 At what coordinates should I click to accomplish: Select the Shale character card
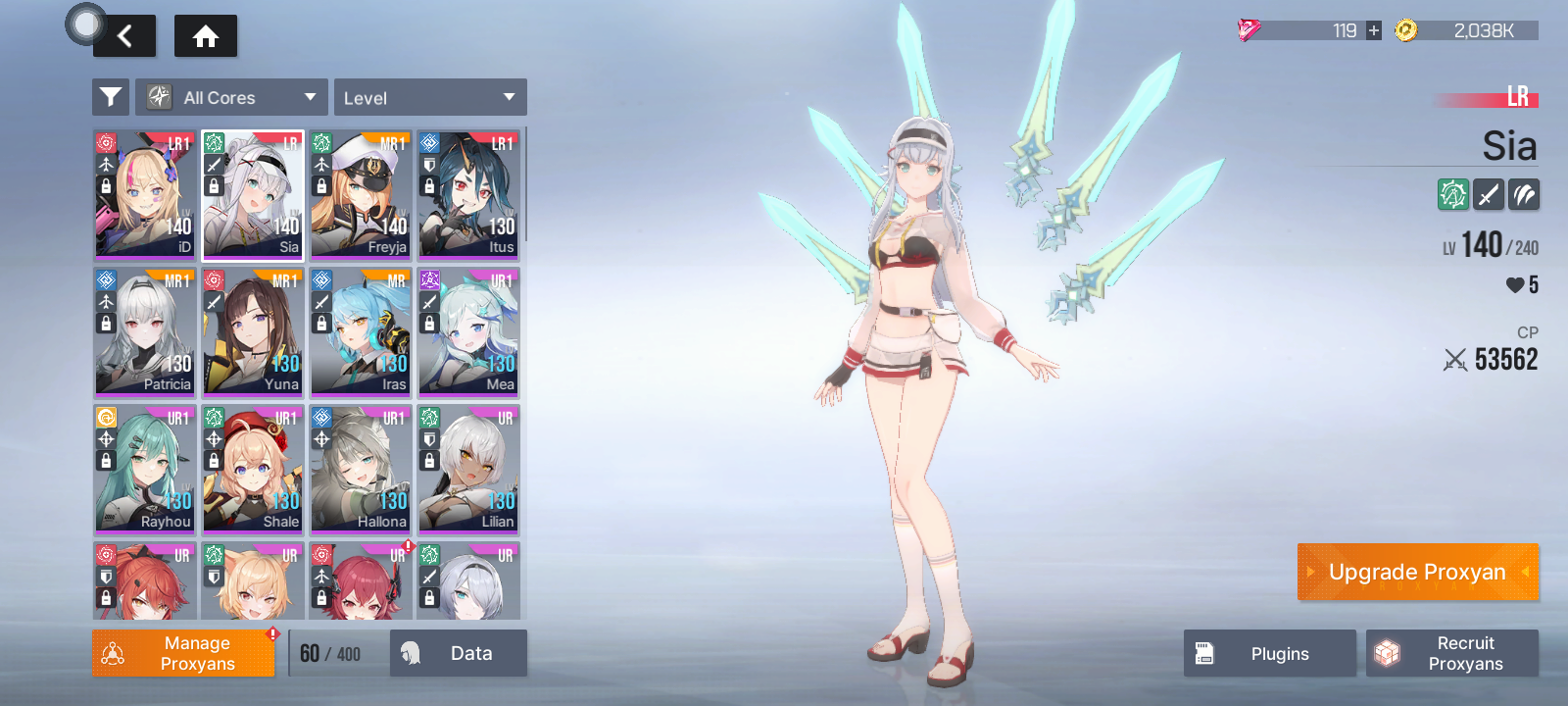click(x=253, y=469)
